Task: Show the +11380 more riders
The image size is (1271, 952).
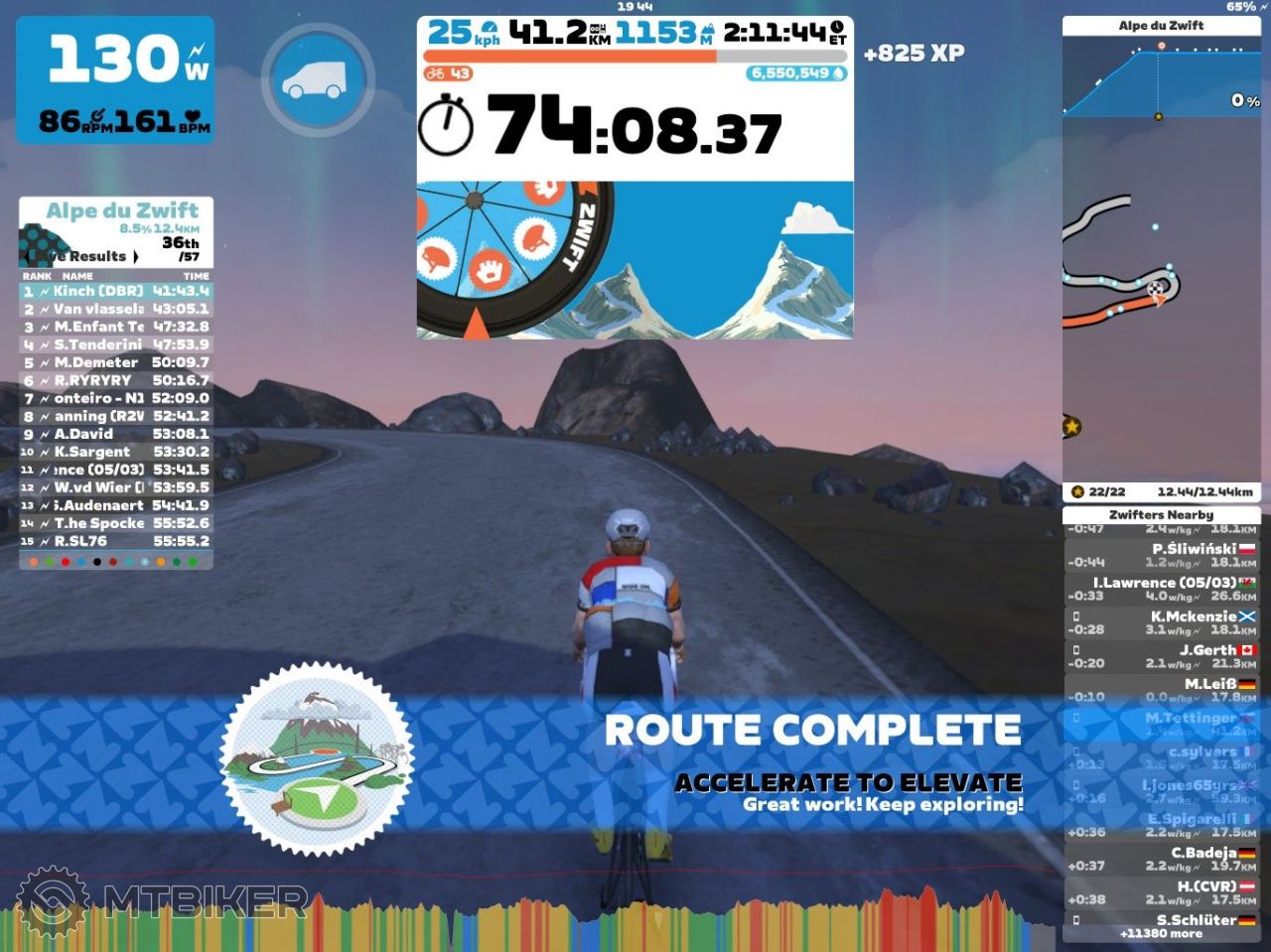Action: [x=1161, y=934]
